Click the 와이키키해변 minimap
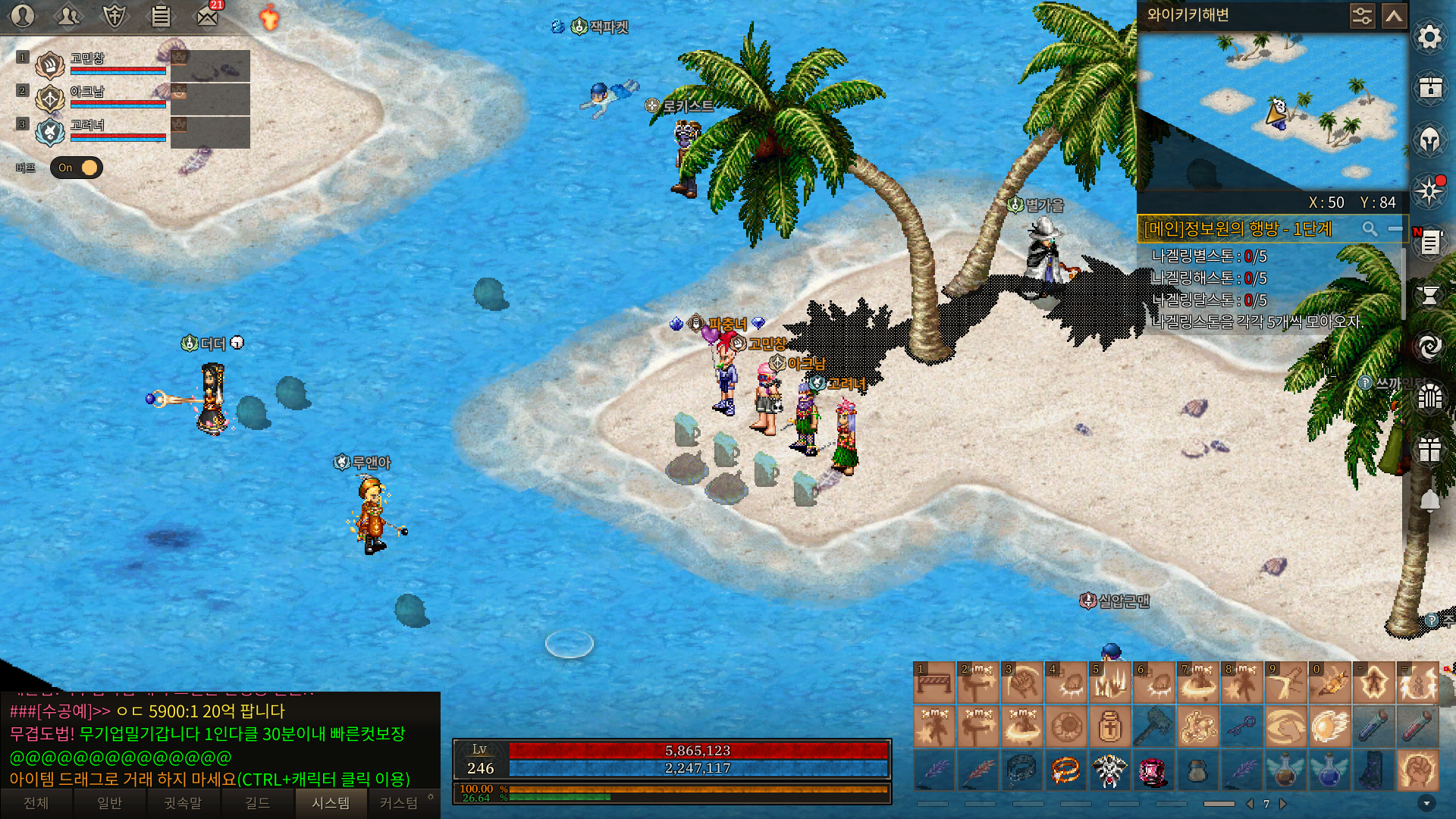This screenshot has width=1456, height=819. coord(1272,111)
